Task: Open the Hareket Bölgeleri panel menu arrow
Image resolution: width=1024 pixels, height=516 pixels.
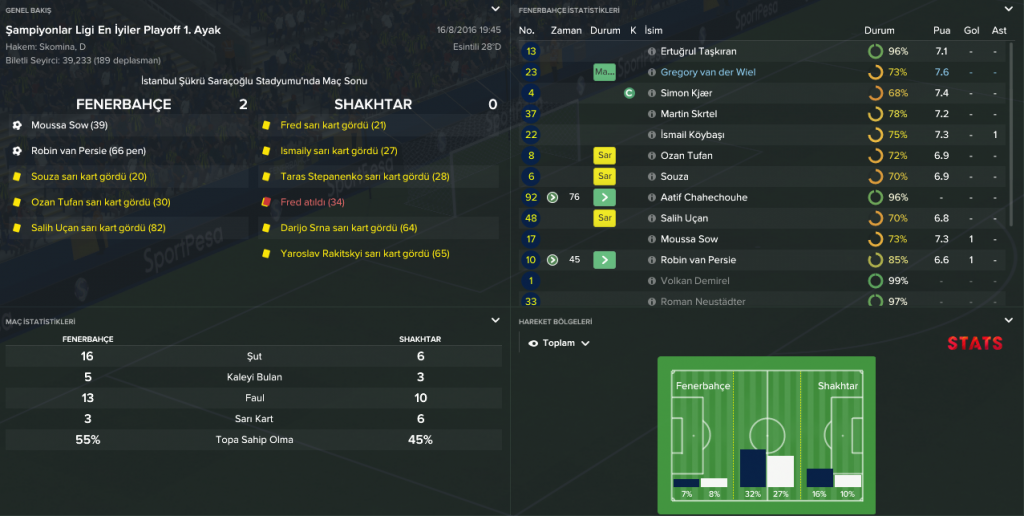Action: coord(1008,321)
